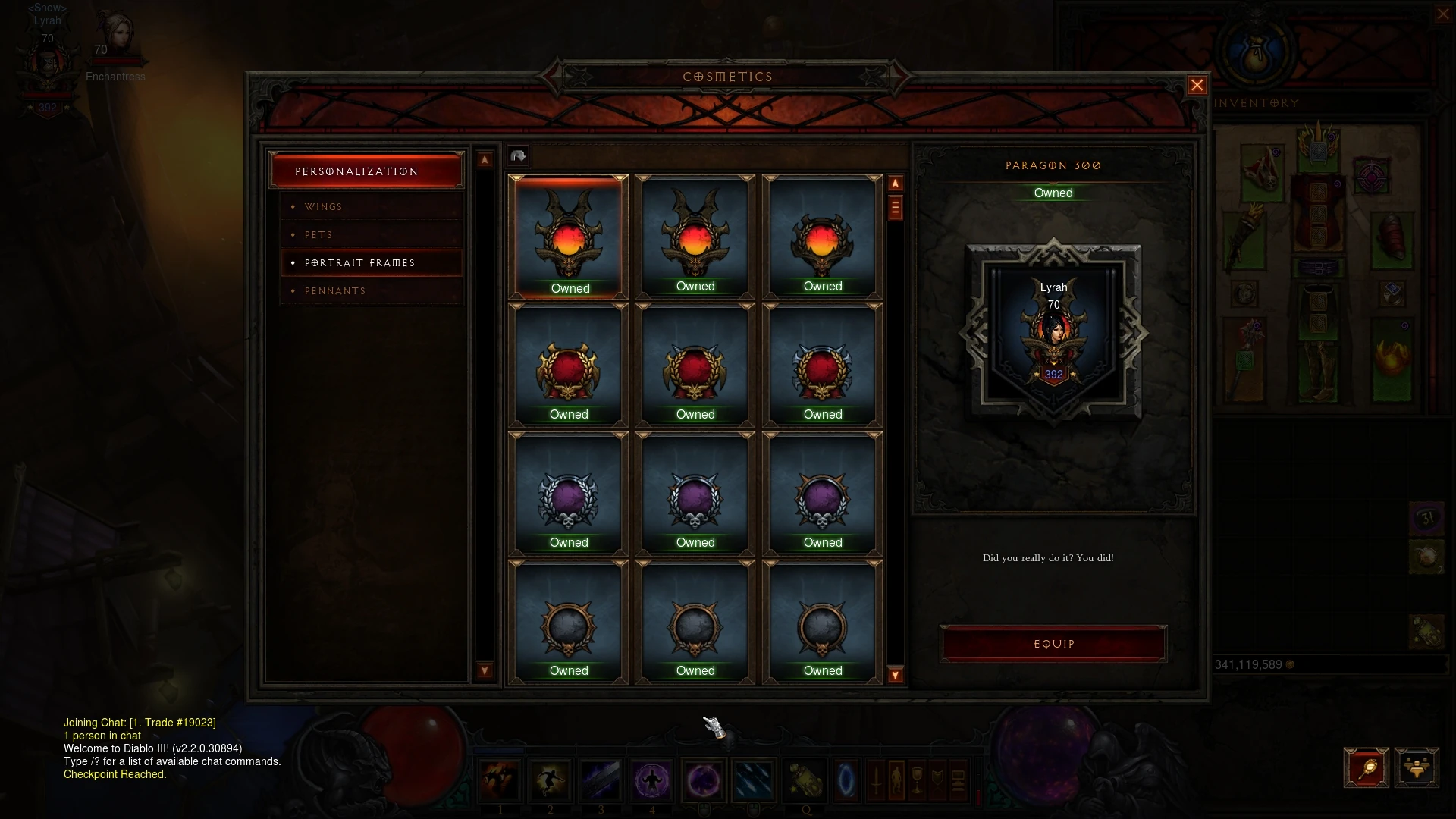Viewport: 1456px width, 819px height.
Task: Click the Hydra skill icon in slot 1
Action: [x=500, y=778]
